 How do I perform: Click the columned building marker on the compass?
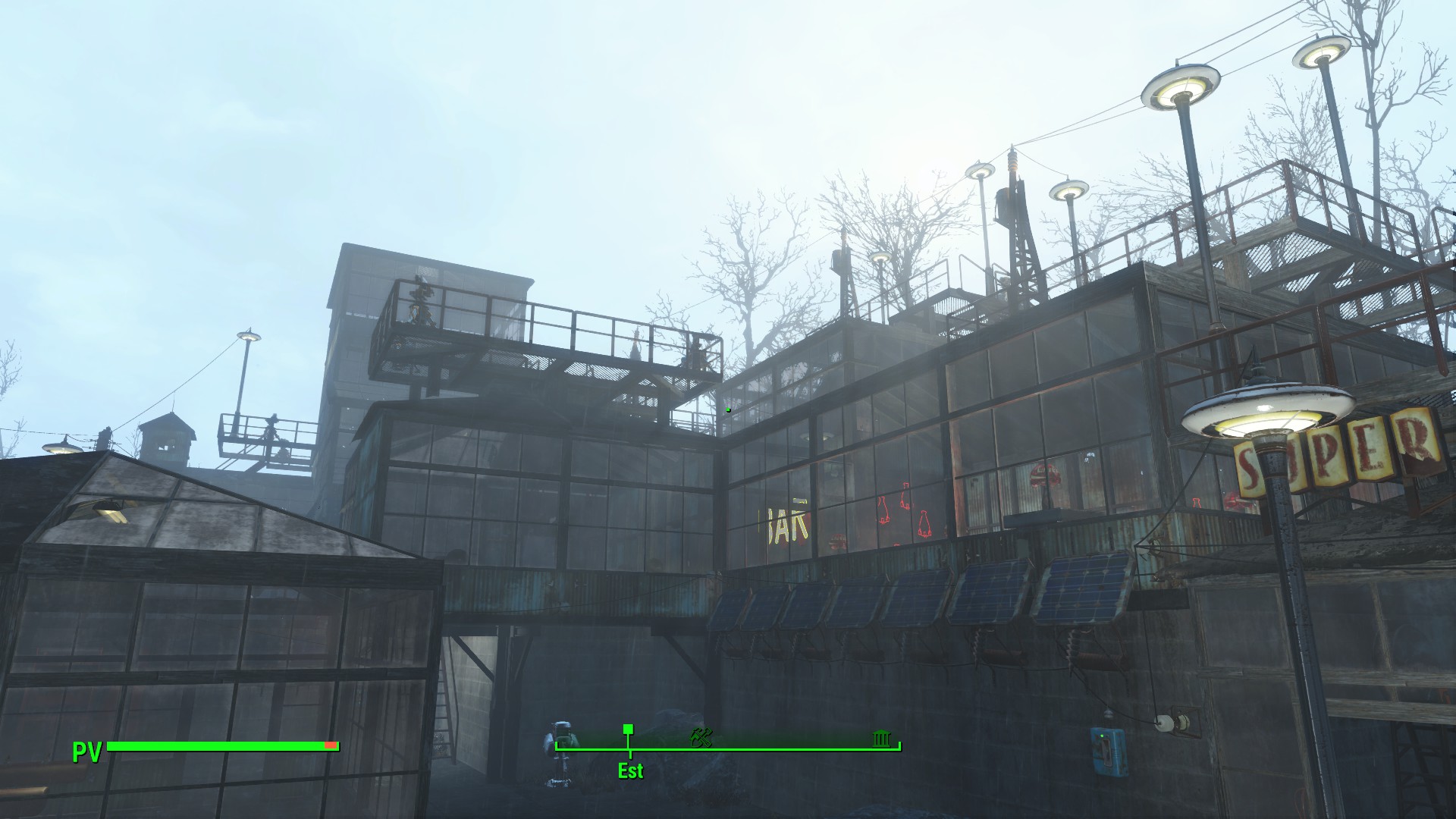pyautogui.click(x=880, y=737)
